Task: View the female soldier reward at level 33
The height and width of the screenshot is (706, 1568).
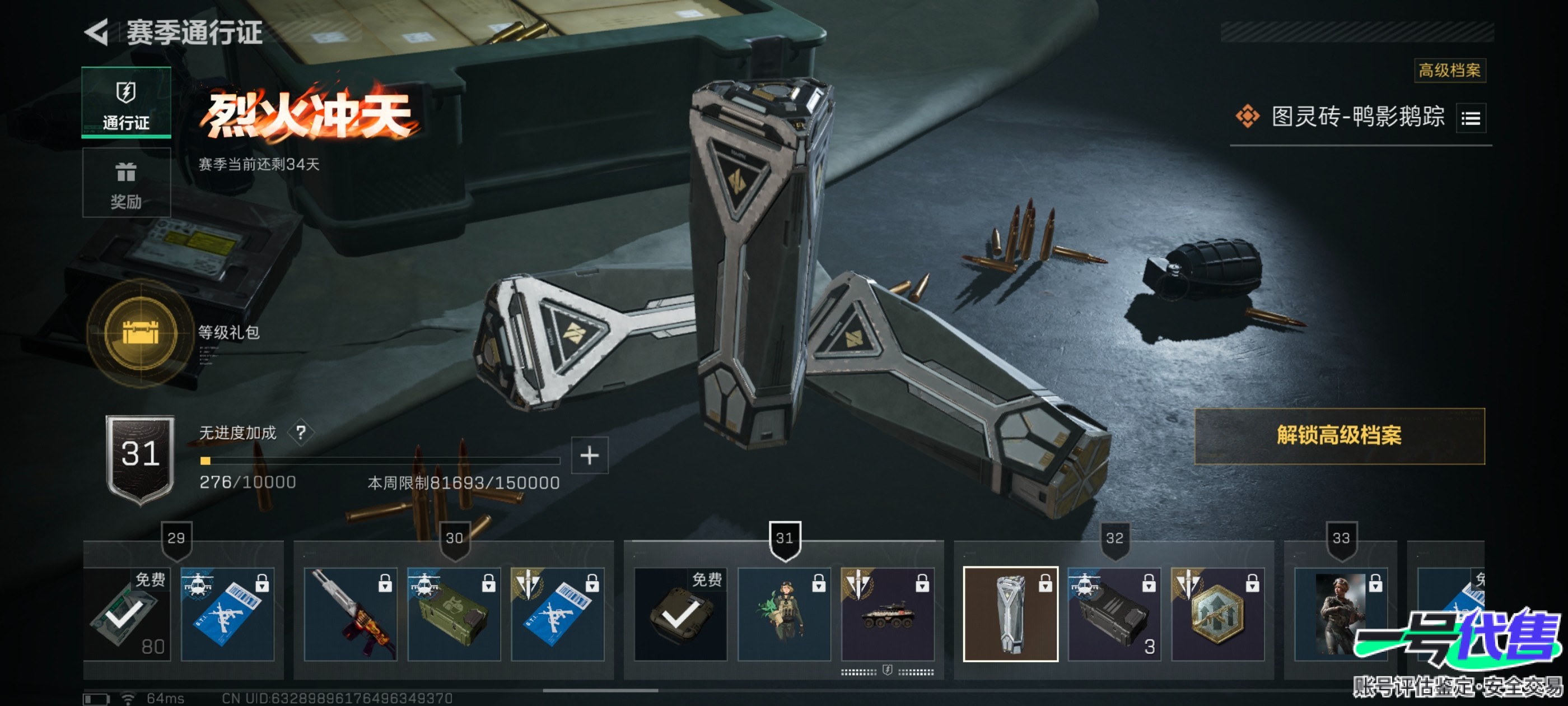Action: tap(1340, 614)
